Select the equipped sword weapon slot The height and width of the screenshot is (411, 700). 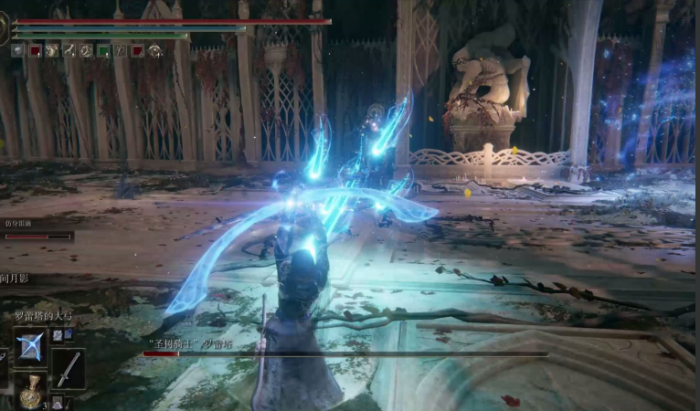(x=68, y=368)
